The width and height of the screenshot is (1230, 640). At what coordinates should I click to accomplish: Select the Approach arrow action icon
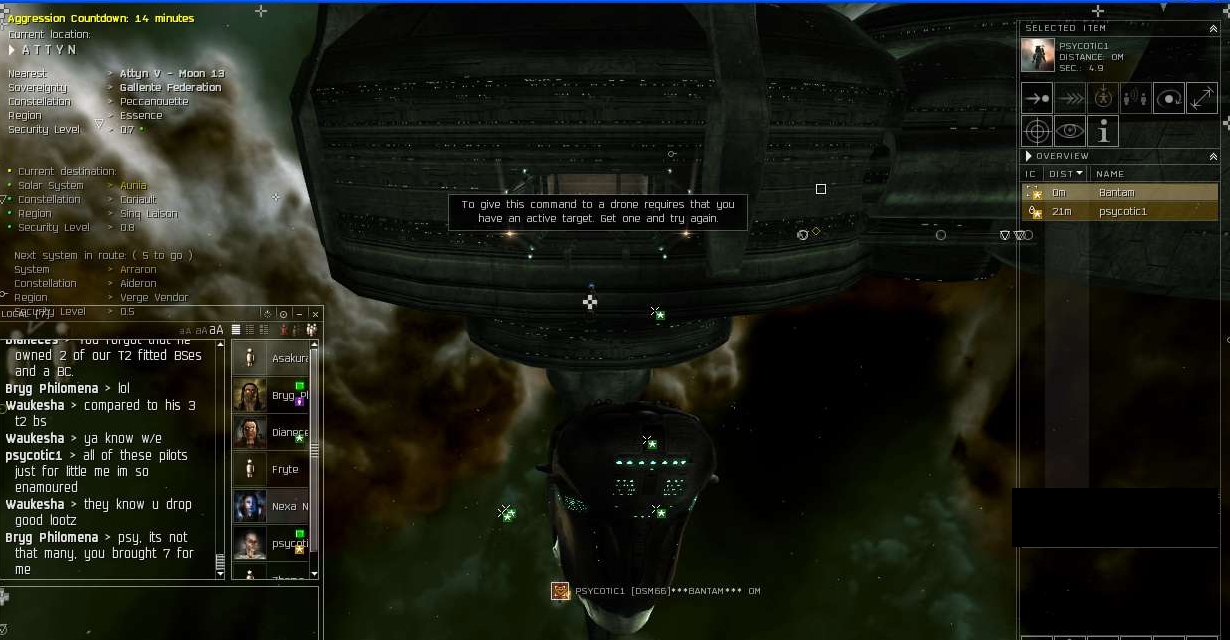(x=1037, y=98)
